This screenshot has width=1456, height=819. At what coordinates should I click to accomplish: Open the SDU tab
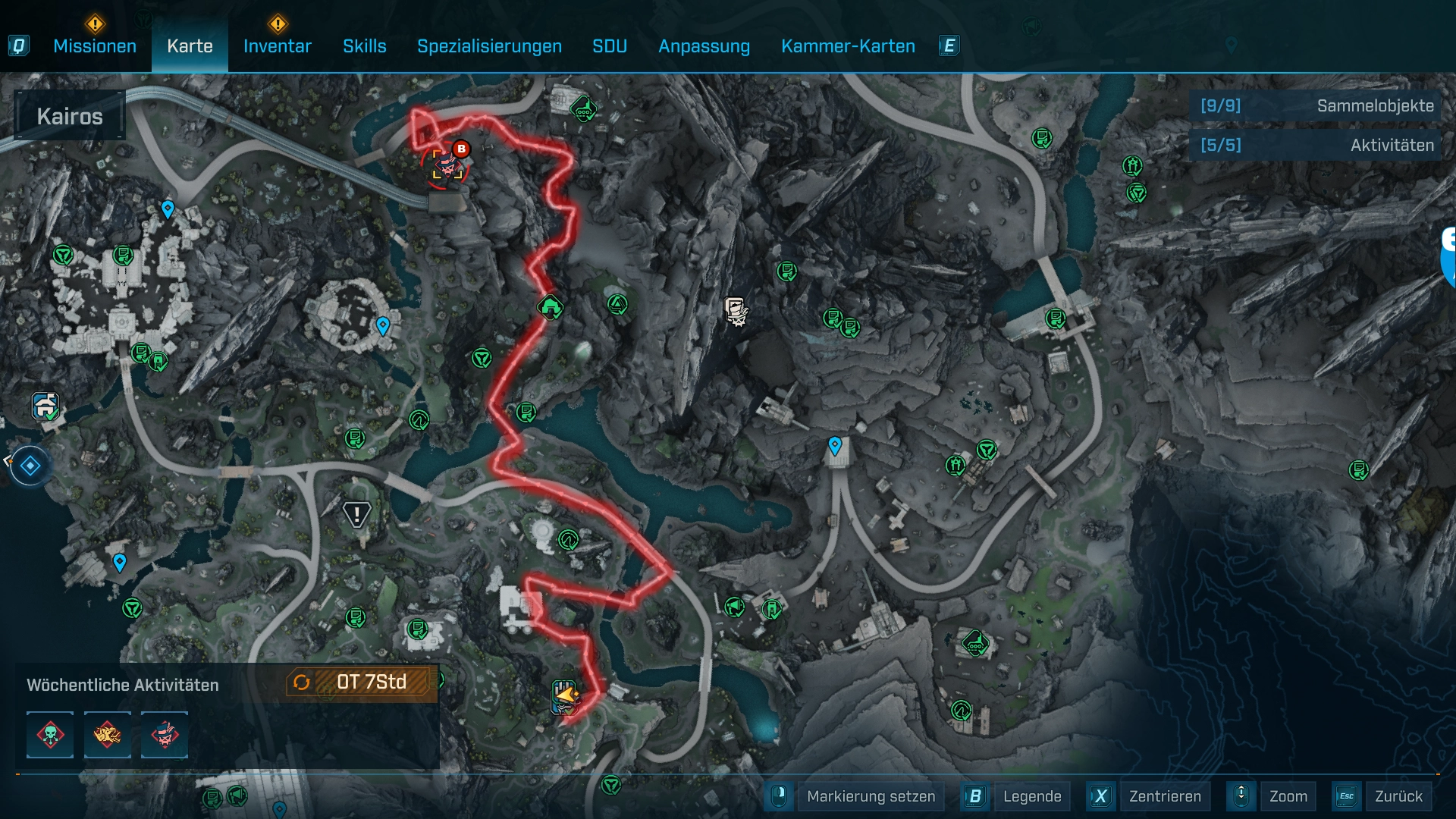click(610, 46)
